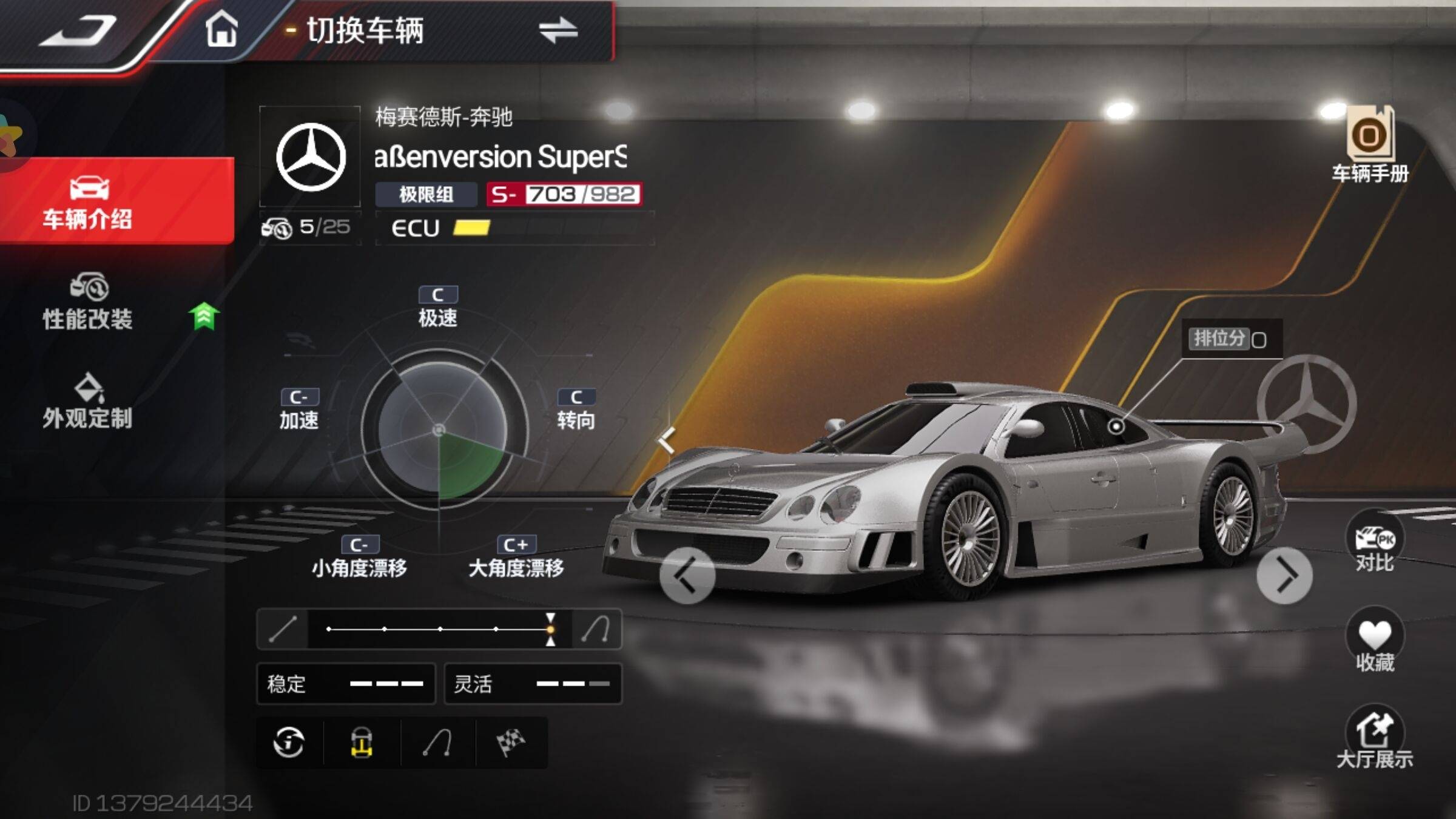Select the yellow car chassis icon
1456x819 pixels.
pos(362,743)
